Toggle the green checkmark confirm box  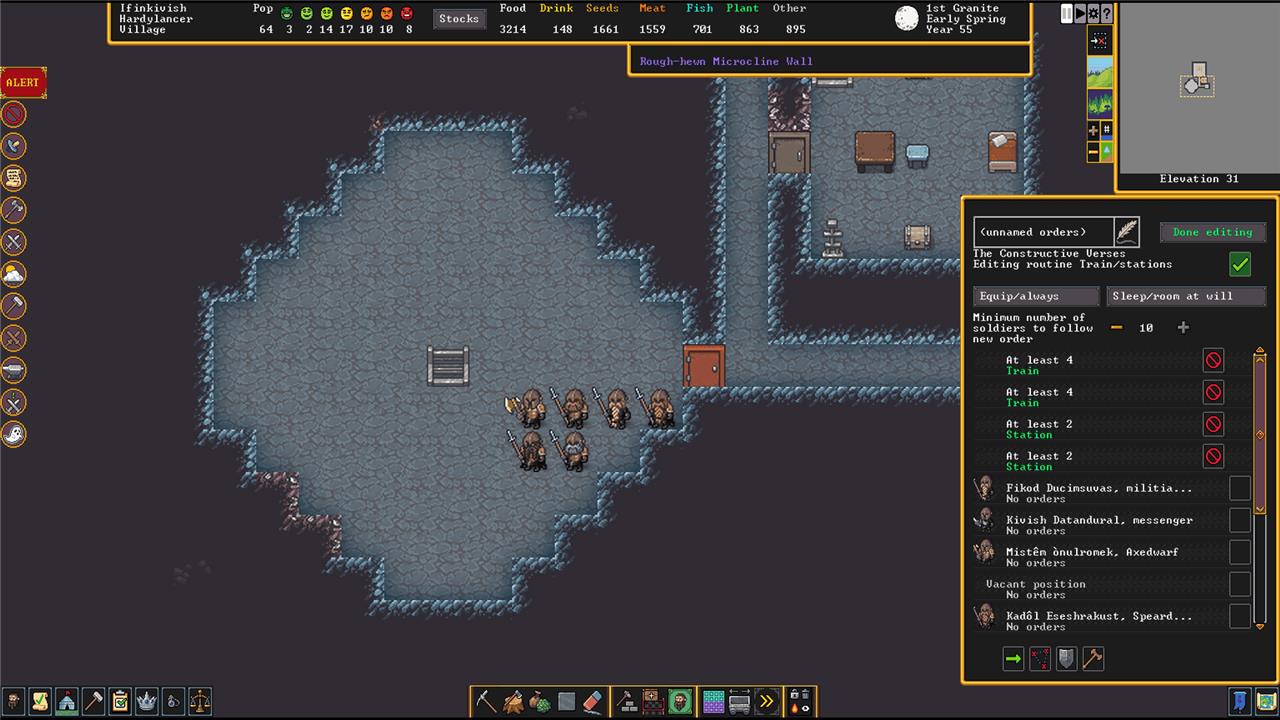tap(1240, 264)
